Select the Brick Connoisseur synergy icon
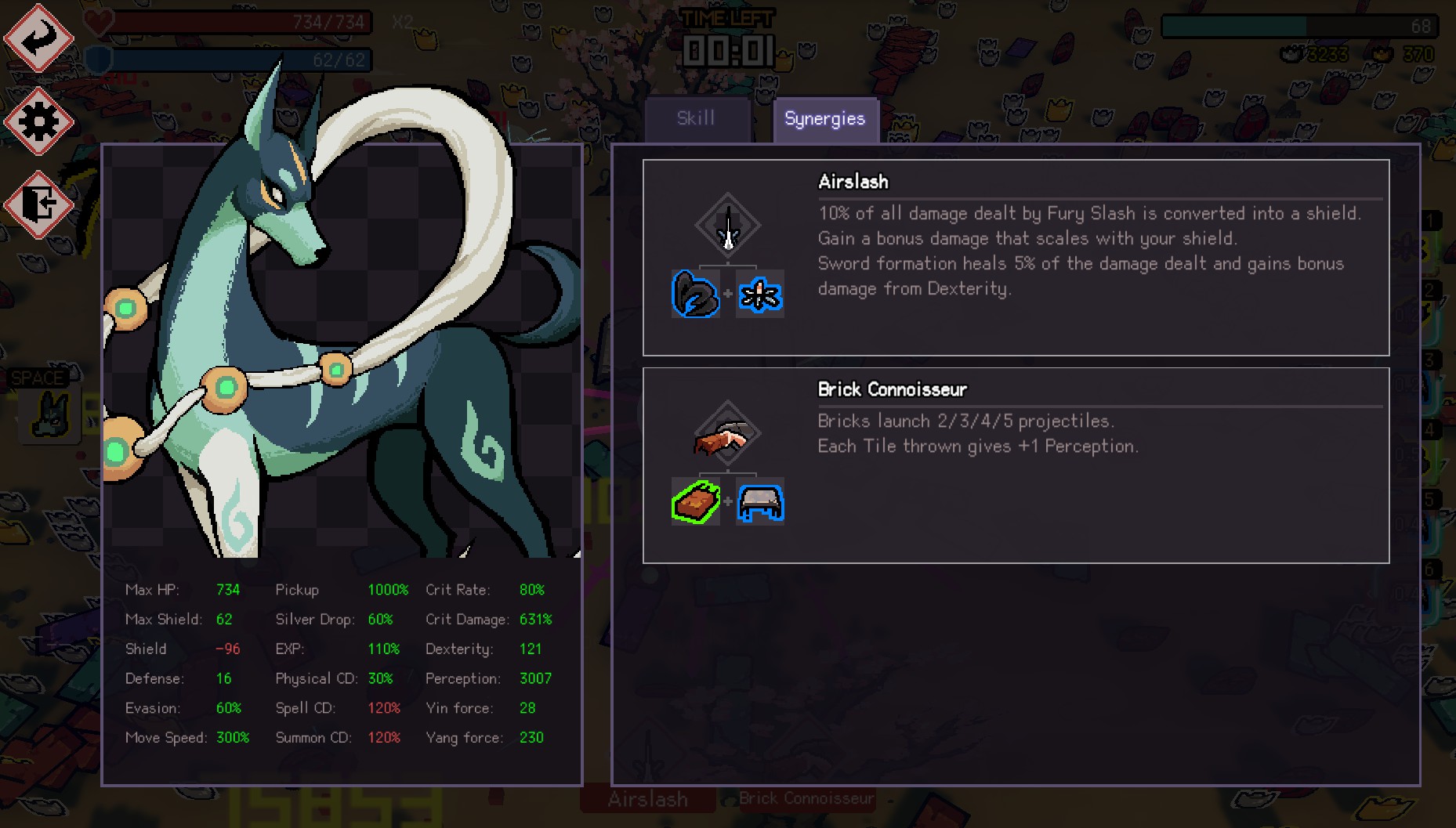The height and width of the screenshot is (828, 1456). [728, 434]
